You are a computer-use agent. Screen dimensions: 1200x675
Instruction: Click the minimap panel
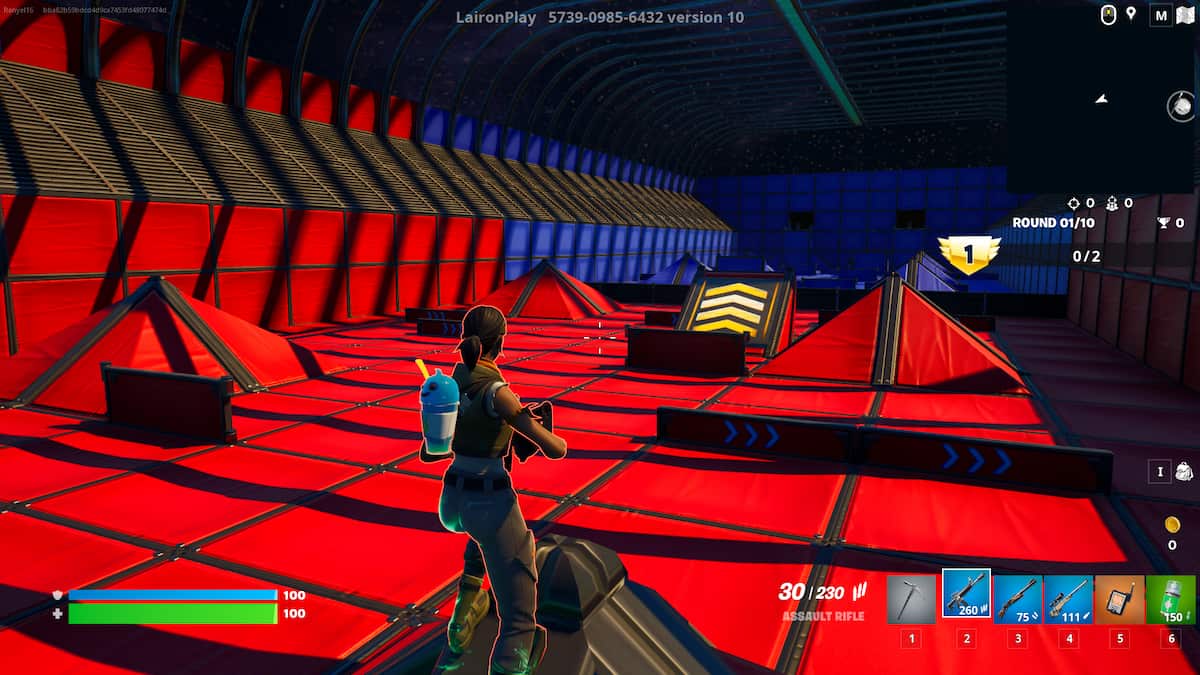(1100, 100)
